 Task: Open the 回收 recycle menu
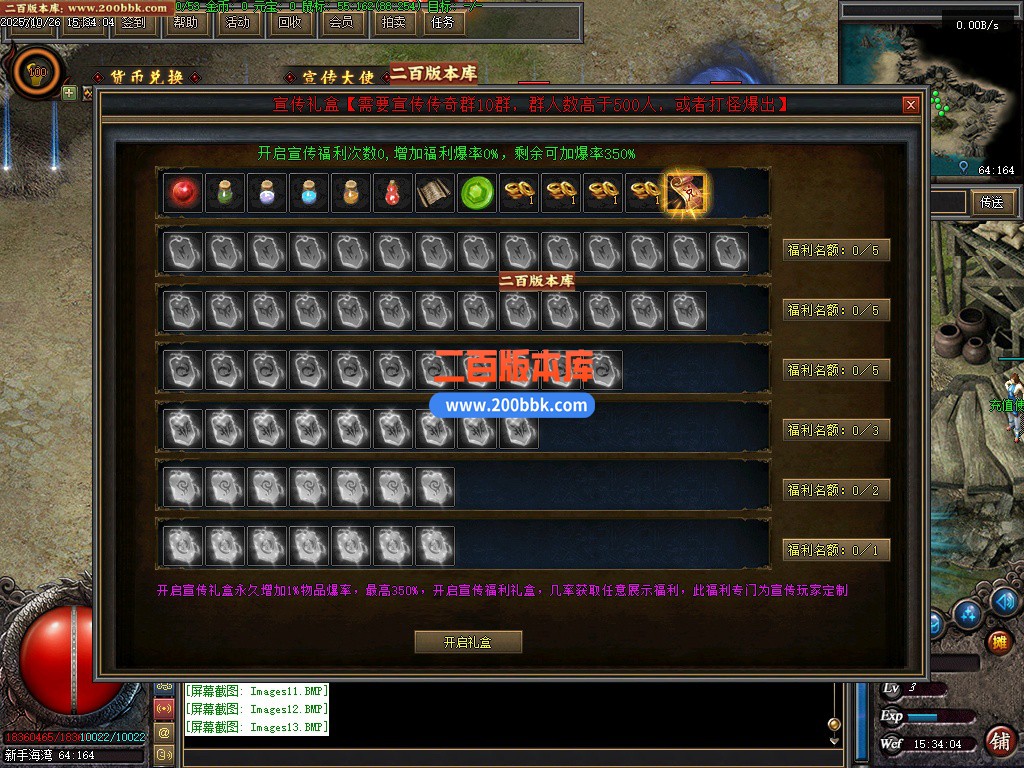pos(289,22)
